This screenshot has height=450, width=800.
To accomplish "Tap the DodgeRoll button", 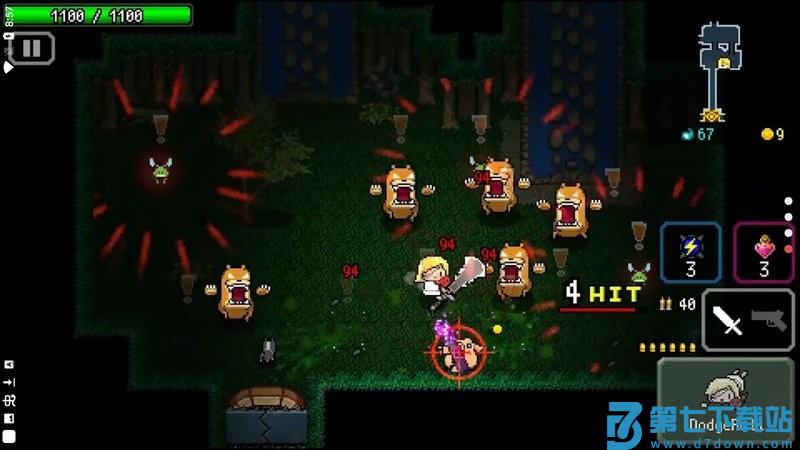I will tap(725, 400).
